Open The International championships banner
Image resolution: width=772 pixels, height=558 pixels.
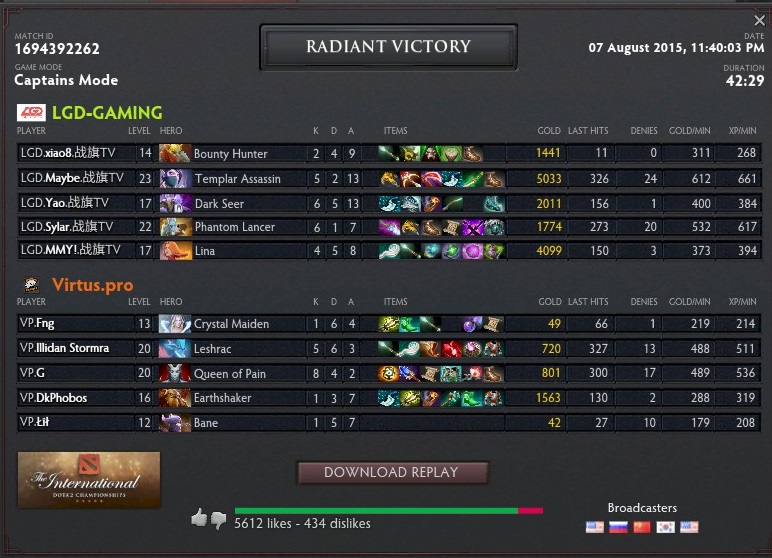(89, 480)
